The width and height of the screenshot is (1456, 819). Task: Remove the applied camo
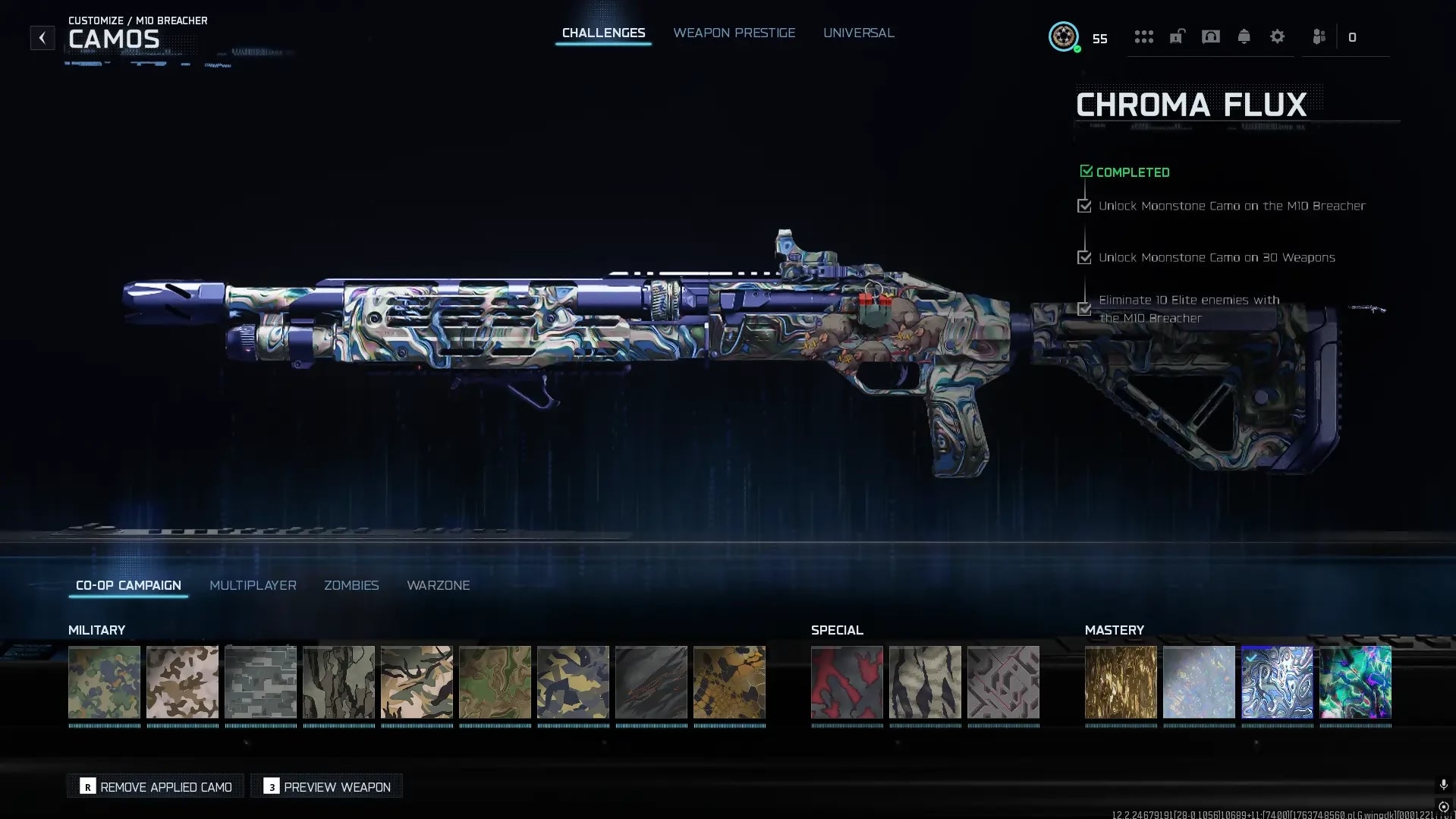(x=156, y=786)
